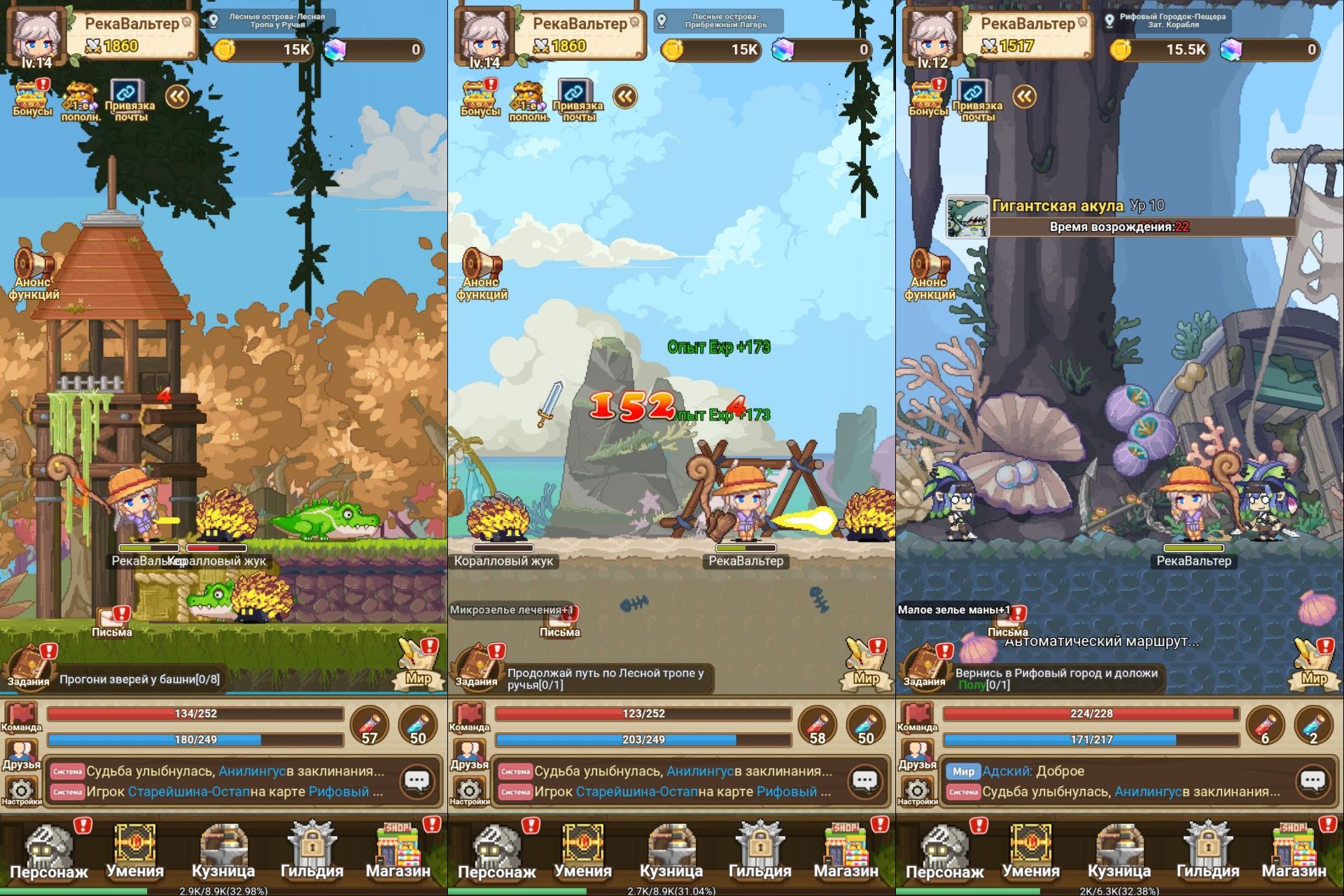Image resolution: width=1344 pixels, height=896 pixels.
Task: Open the world chat message from Адский
Action: click(x=1032, y=771)
